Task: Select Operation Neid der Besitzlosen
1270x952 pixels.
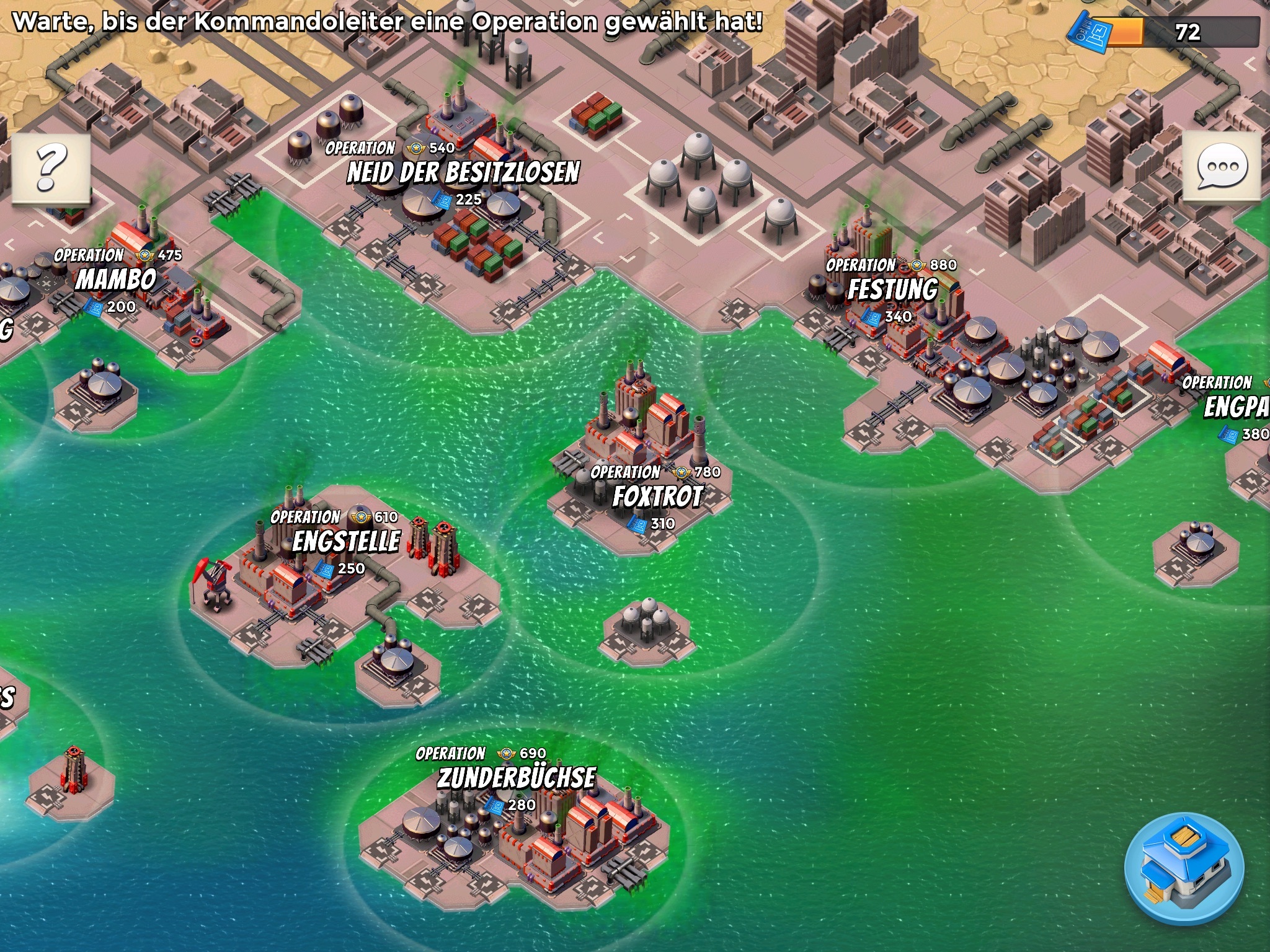Action: point(463,173)
